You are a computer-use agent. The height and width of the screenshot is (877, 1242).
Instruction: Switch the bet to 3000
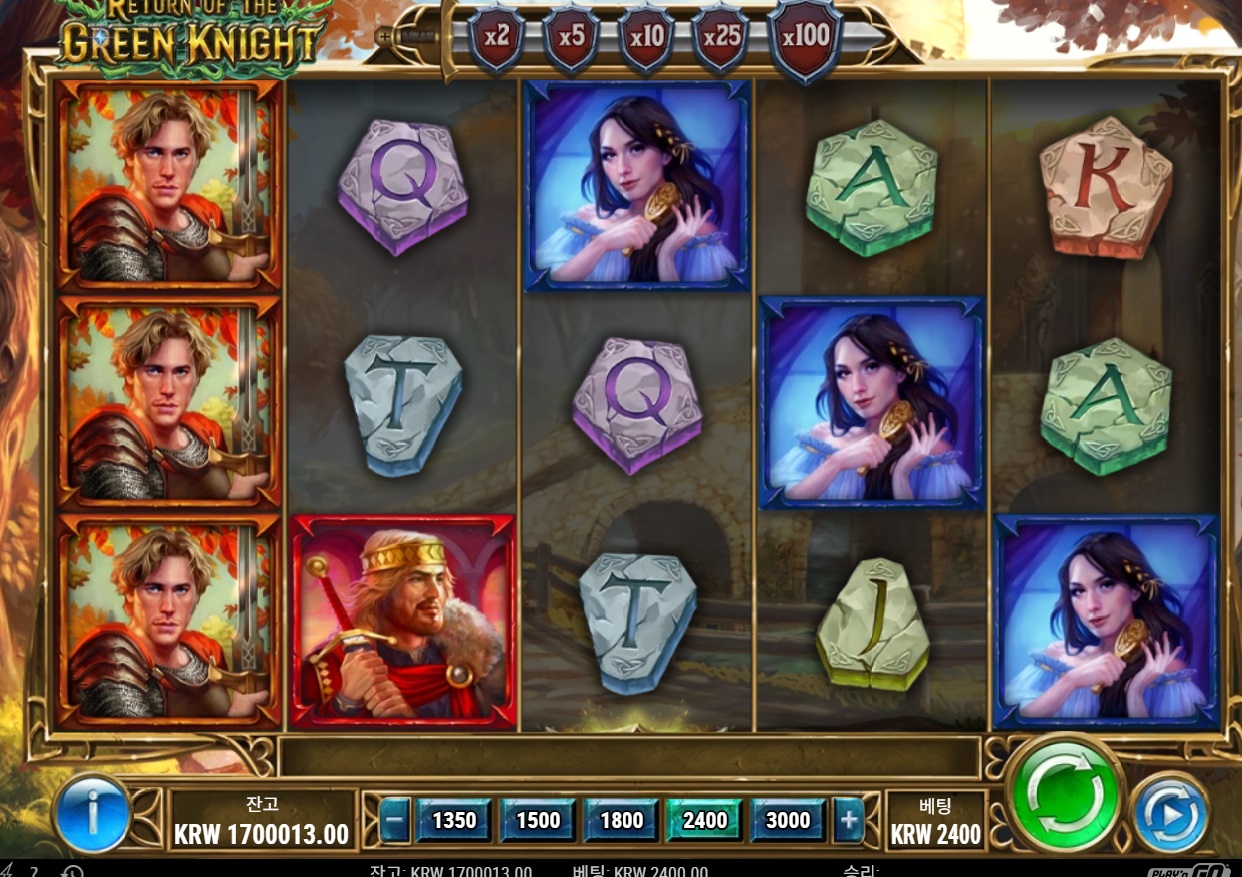pos(788,821)
